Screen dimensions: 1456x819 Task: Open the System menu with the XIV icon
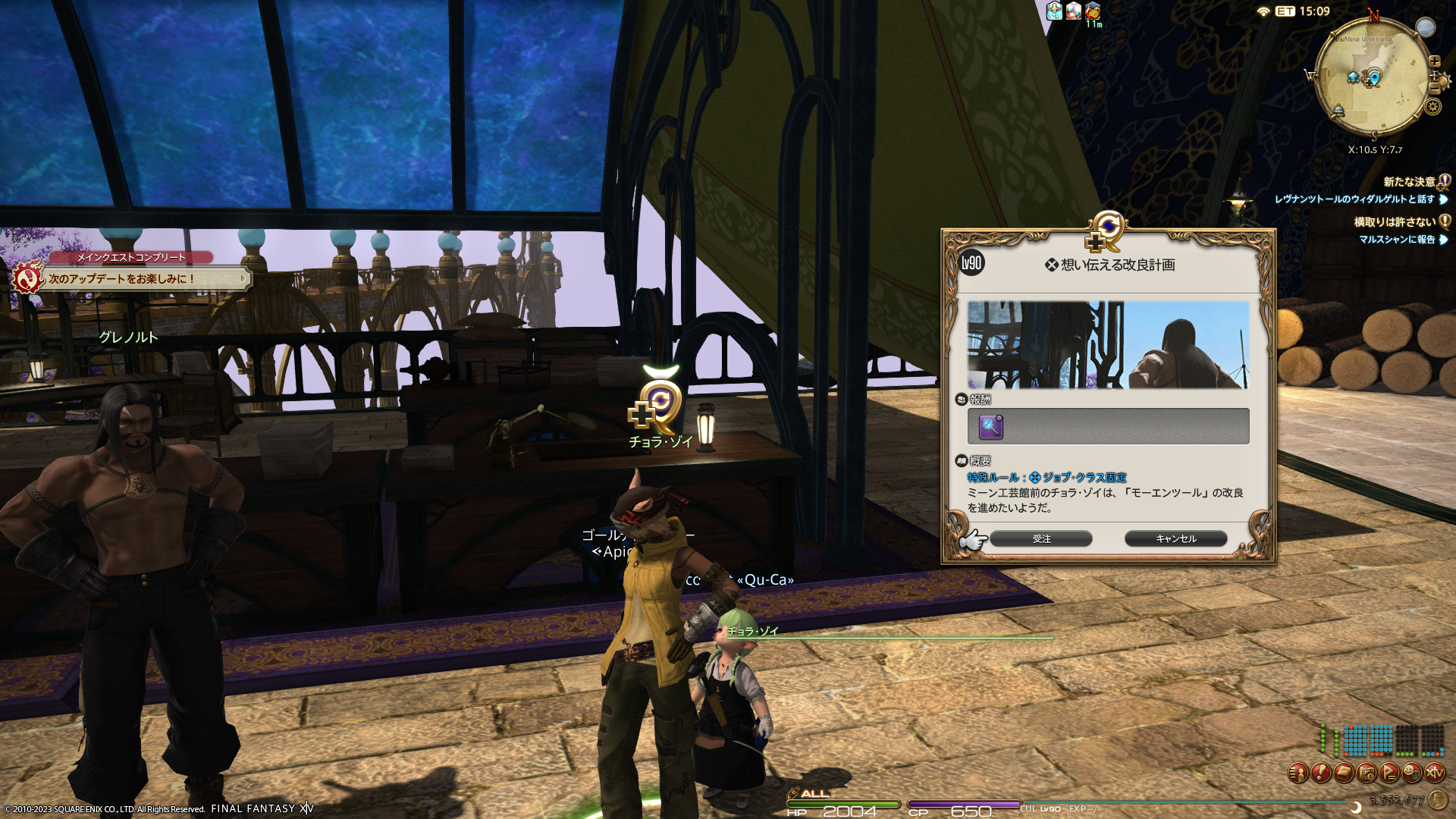pyautogui.click(x=1435, y=773)
